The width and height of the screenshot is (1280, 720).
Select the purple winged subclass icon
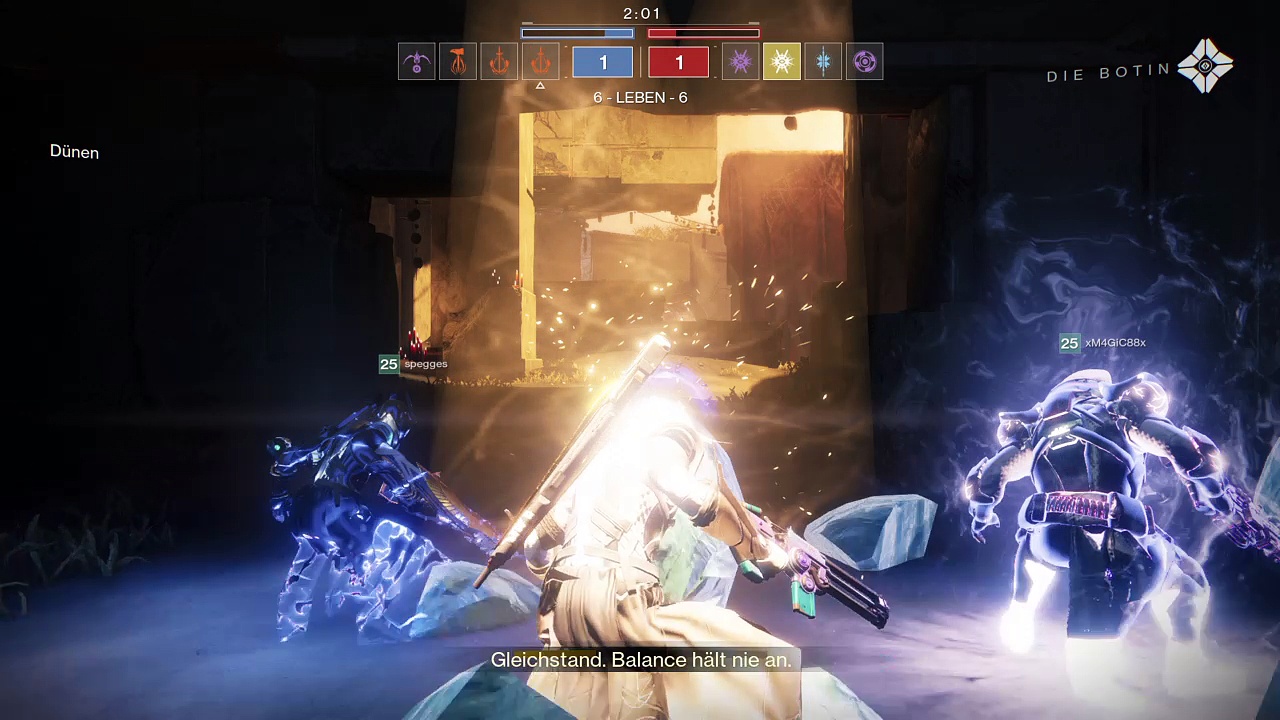416,62
